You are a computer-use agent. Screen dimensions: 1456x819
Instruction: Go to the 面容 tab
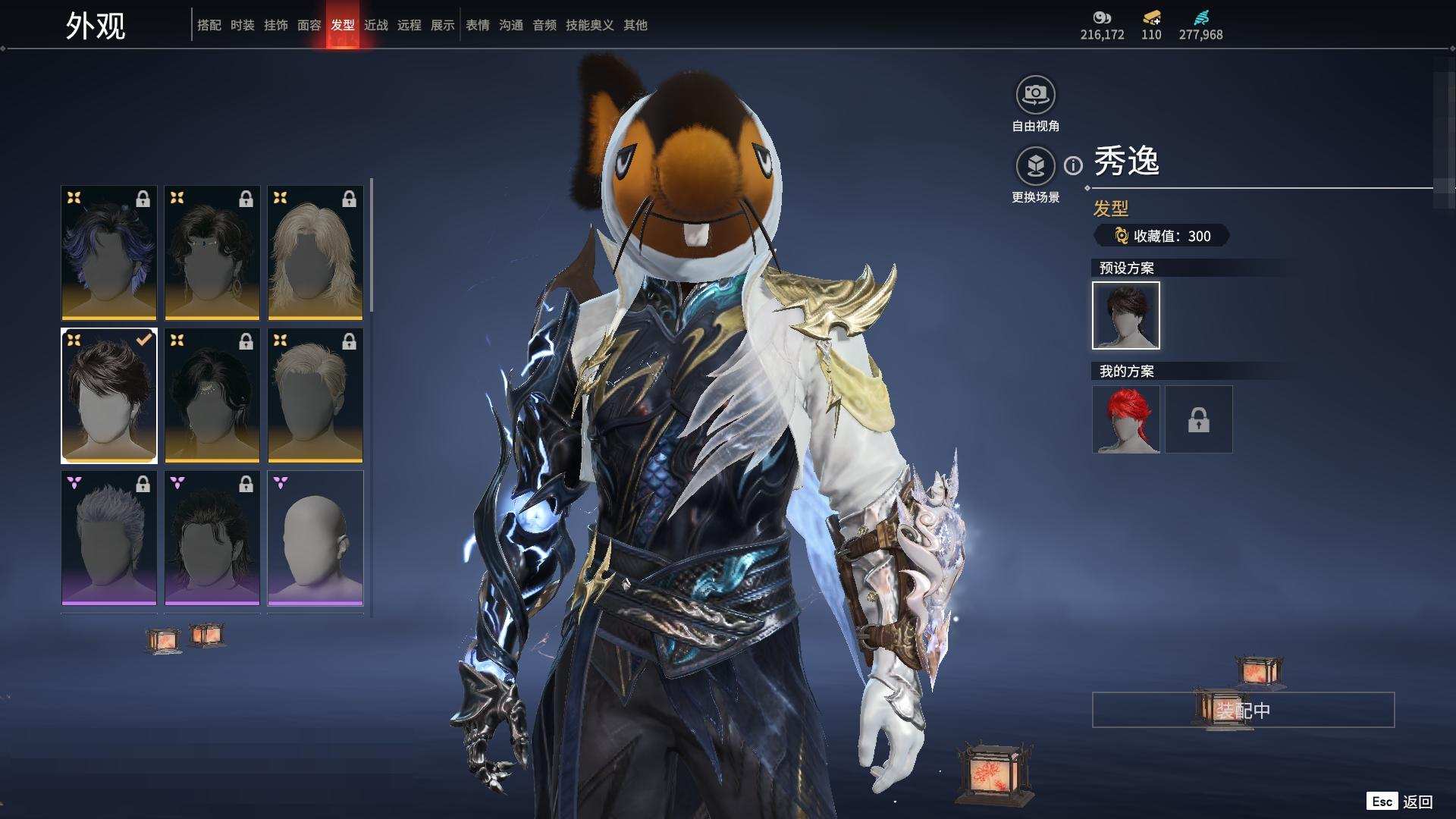[309, 25]
